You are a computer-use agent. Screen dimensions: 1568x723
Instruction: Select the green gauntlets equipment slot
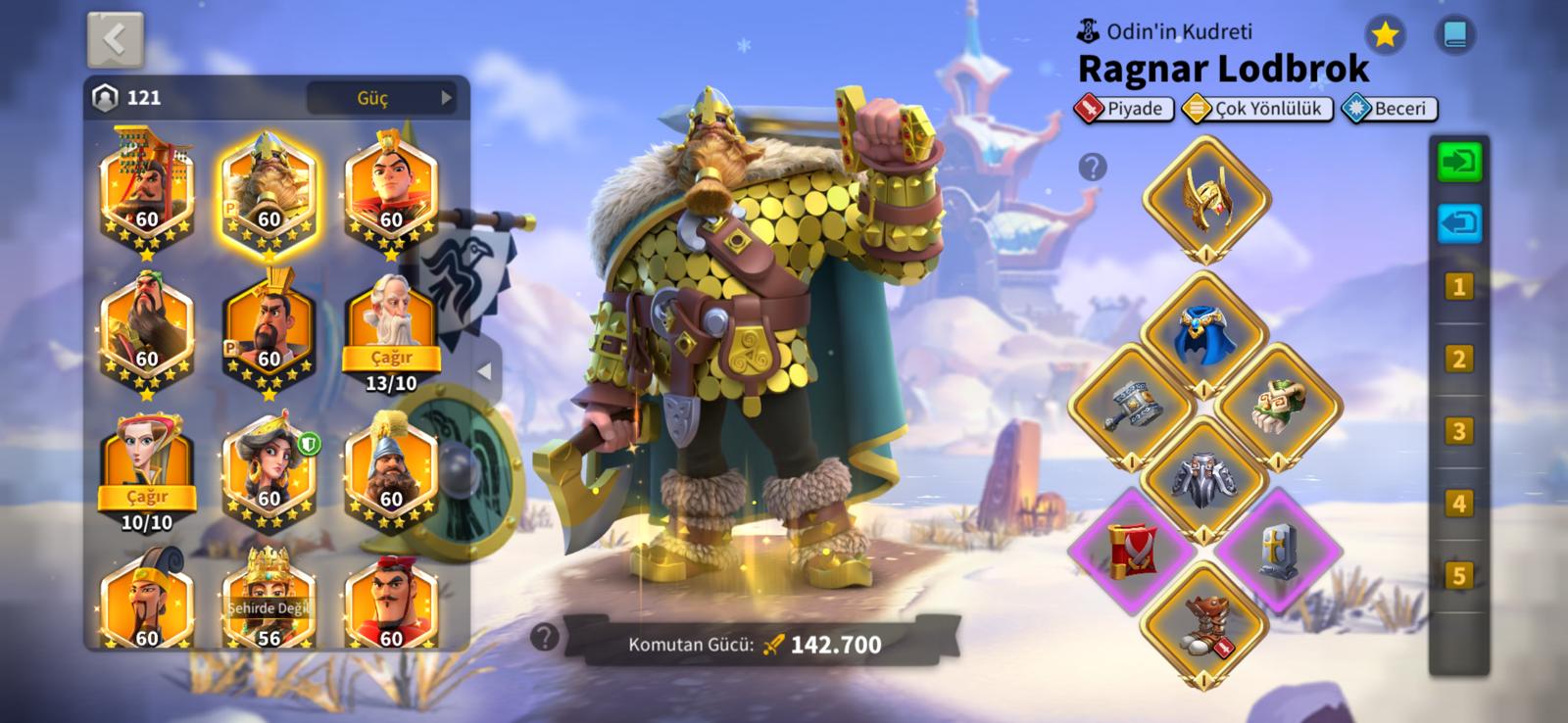point(1278,404)
